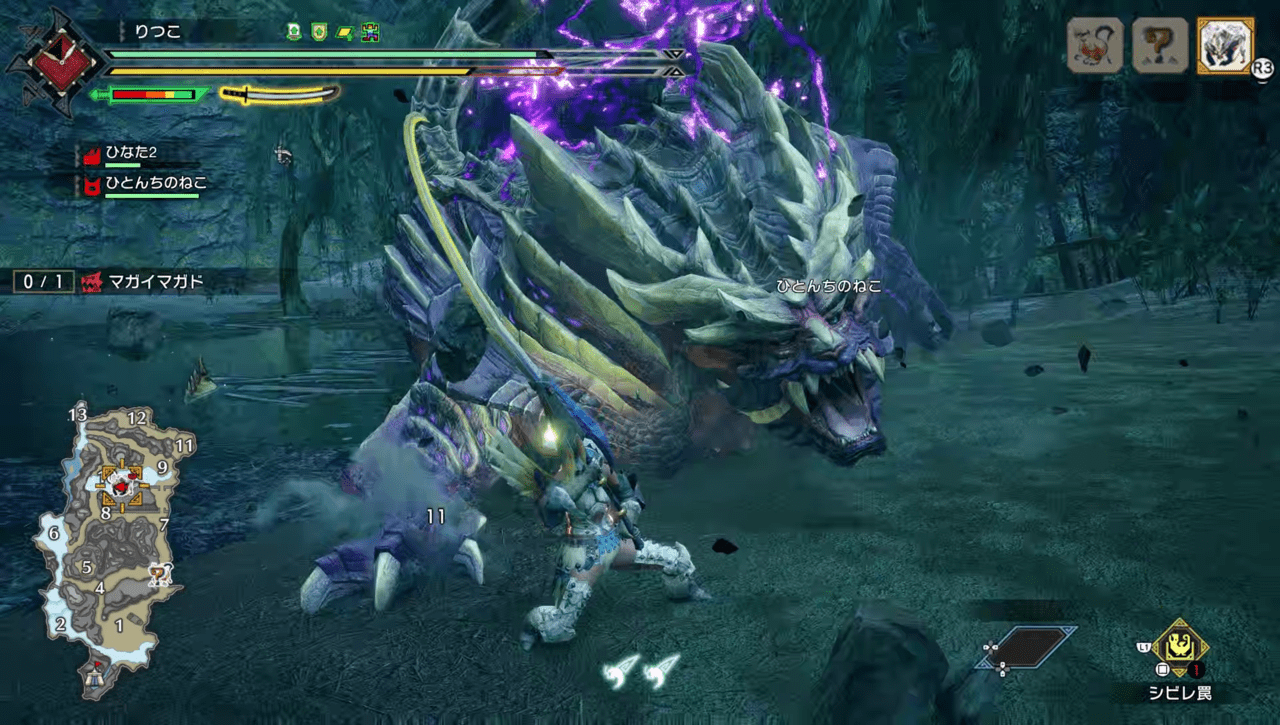Click the rainbow figure status buff icon
This screenshot has width=1280, height=725.
[371, 33]
